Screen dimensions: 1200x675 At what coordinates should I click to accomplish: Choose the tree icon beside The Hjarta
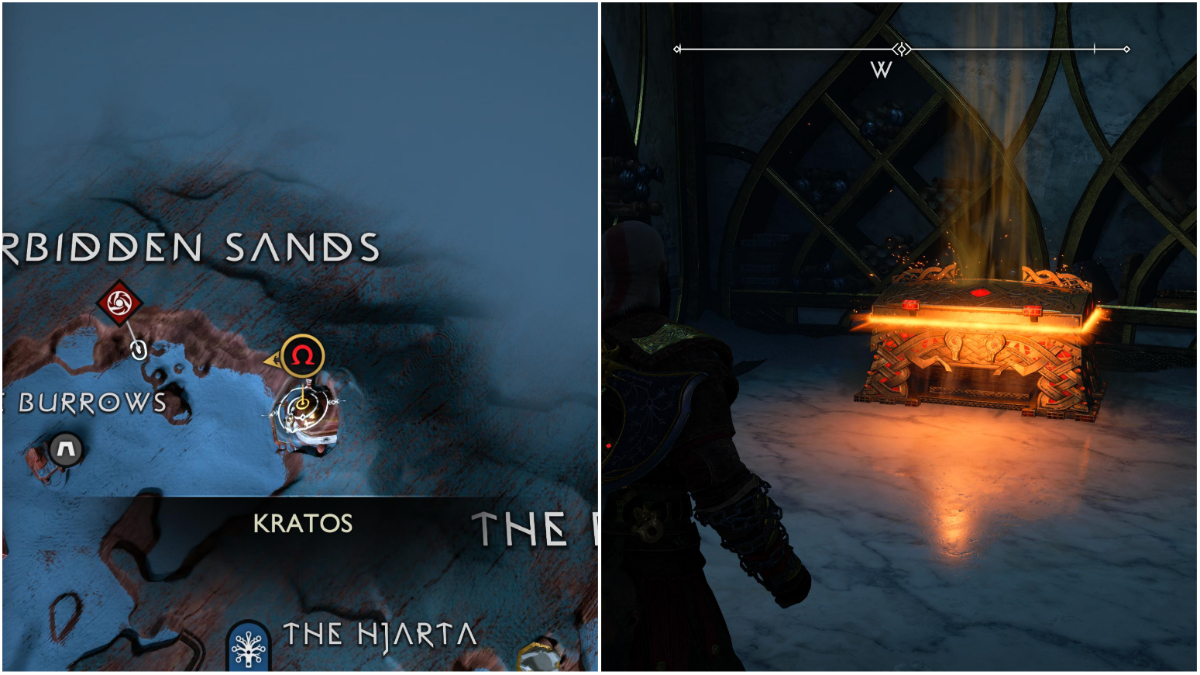click(245, 645)
